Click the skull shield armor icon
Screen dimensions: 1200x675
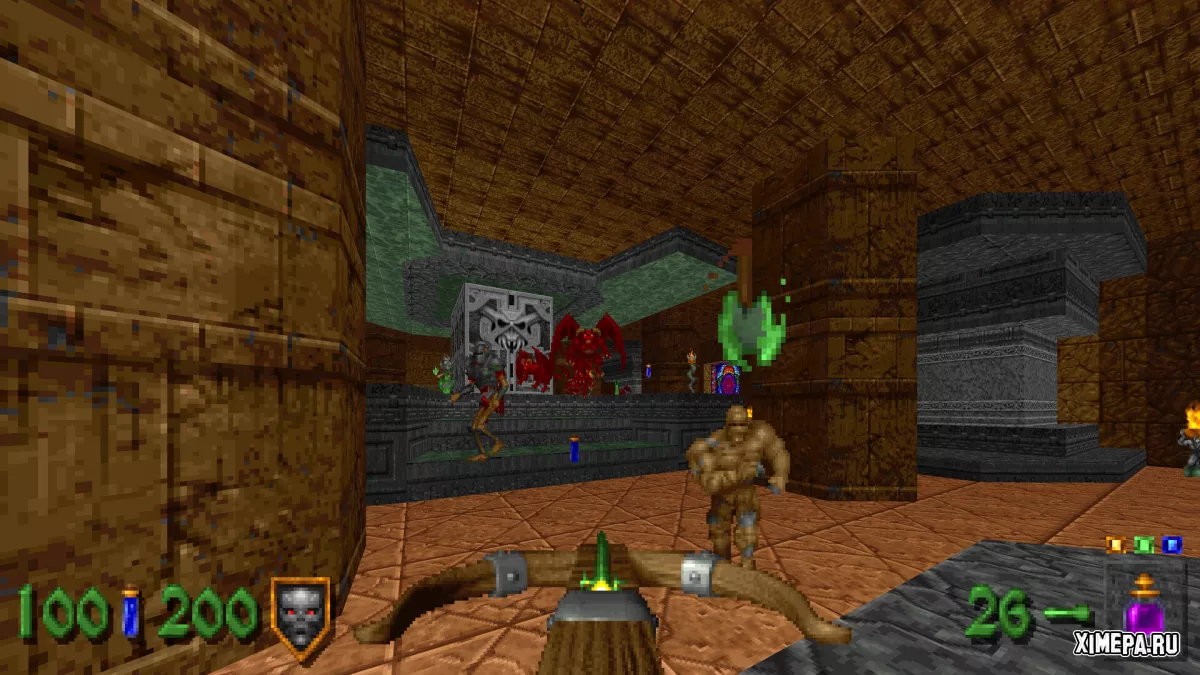(x=299, y=614)
